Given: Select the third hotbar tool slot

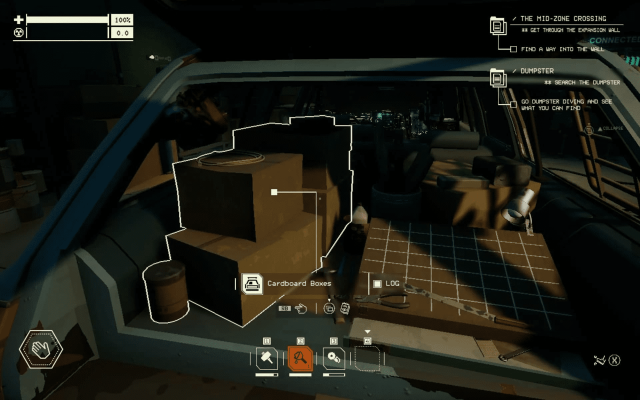Looking at the screenshot, I should tap(334, 358).
